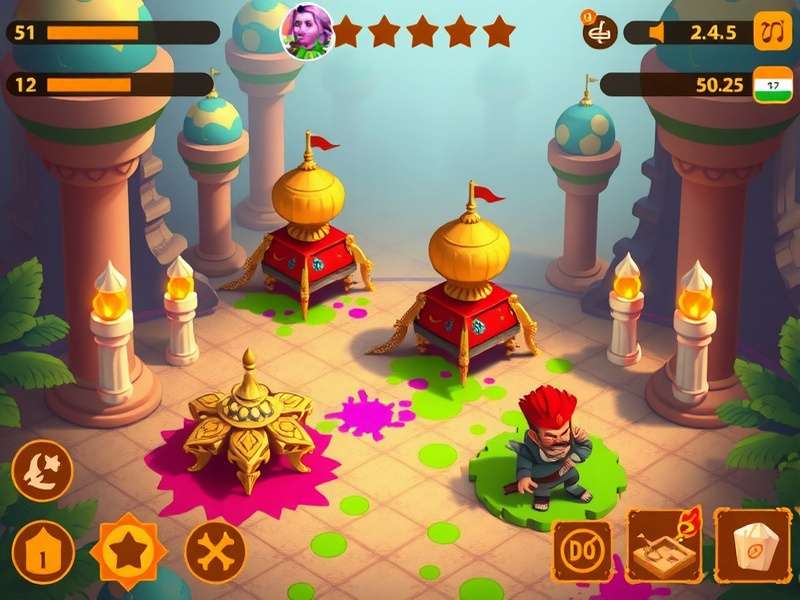
Task: Select the shield badge numbered 1
Action: [42, 551]
